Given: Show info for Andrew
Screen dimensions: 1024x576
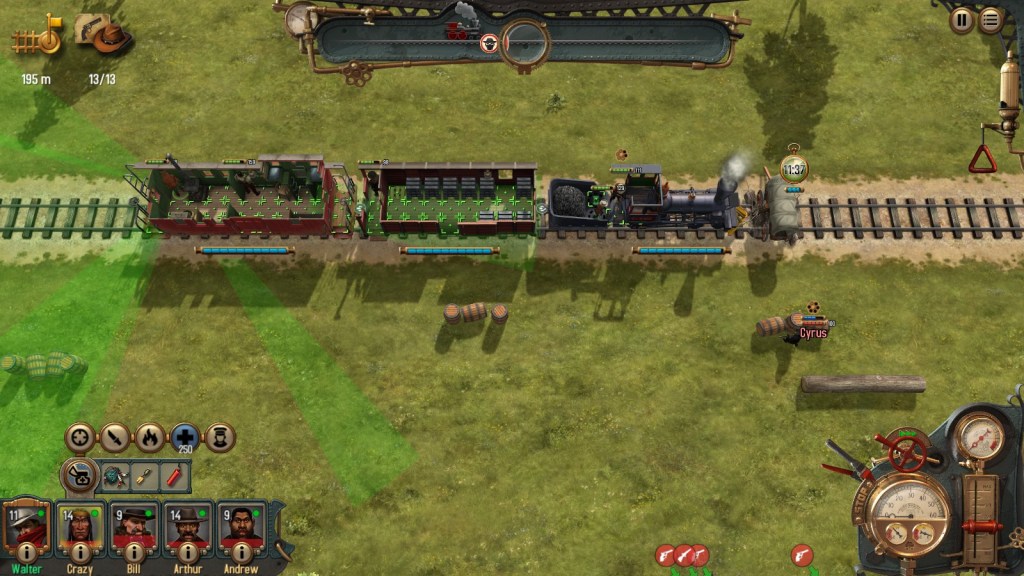Looking at the screenshot, I should coord(241,553).
